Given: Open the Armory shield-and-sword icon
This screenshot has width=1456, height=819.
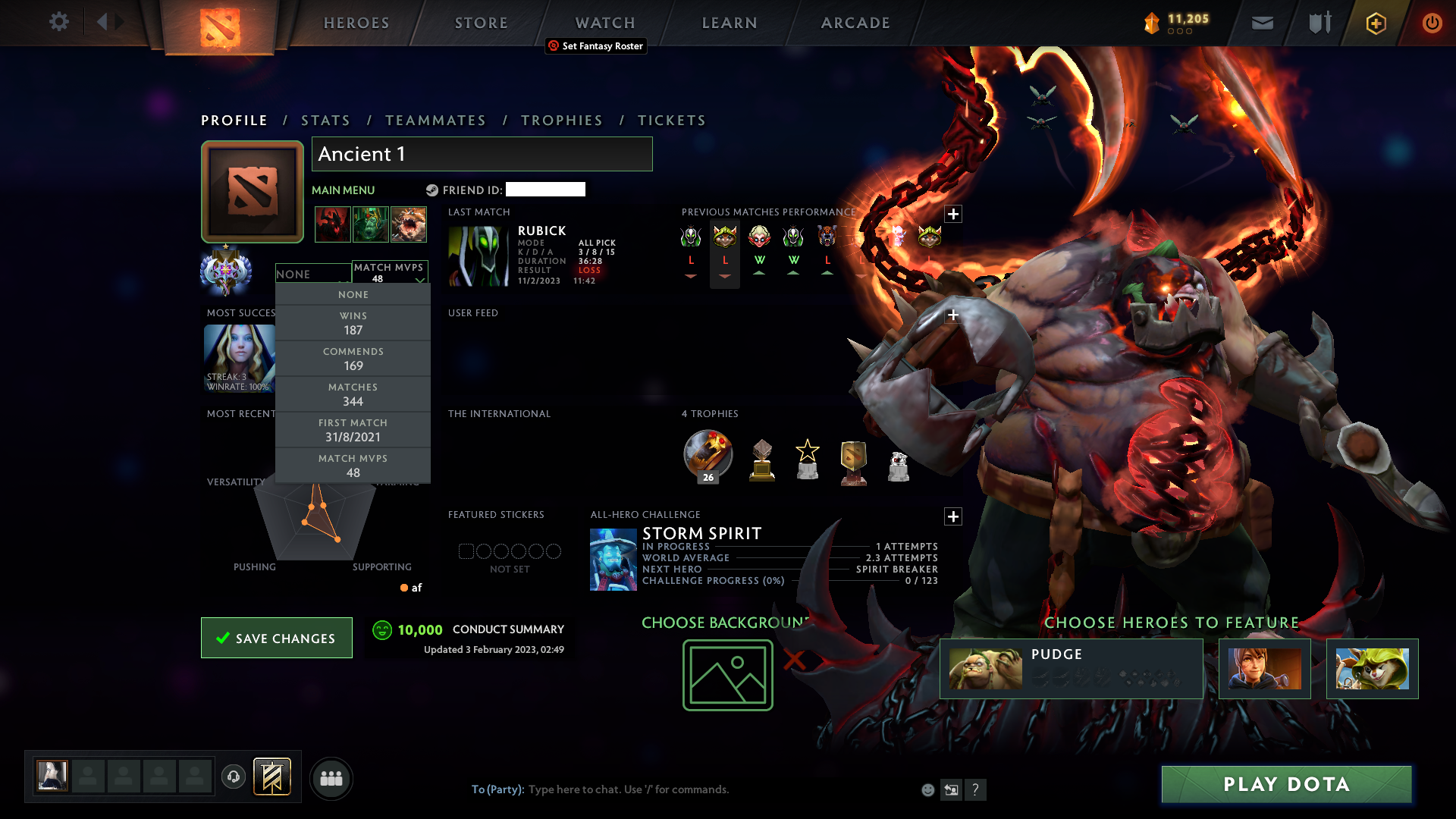Looking at the screenshot, I should 1318,23.
